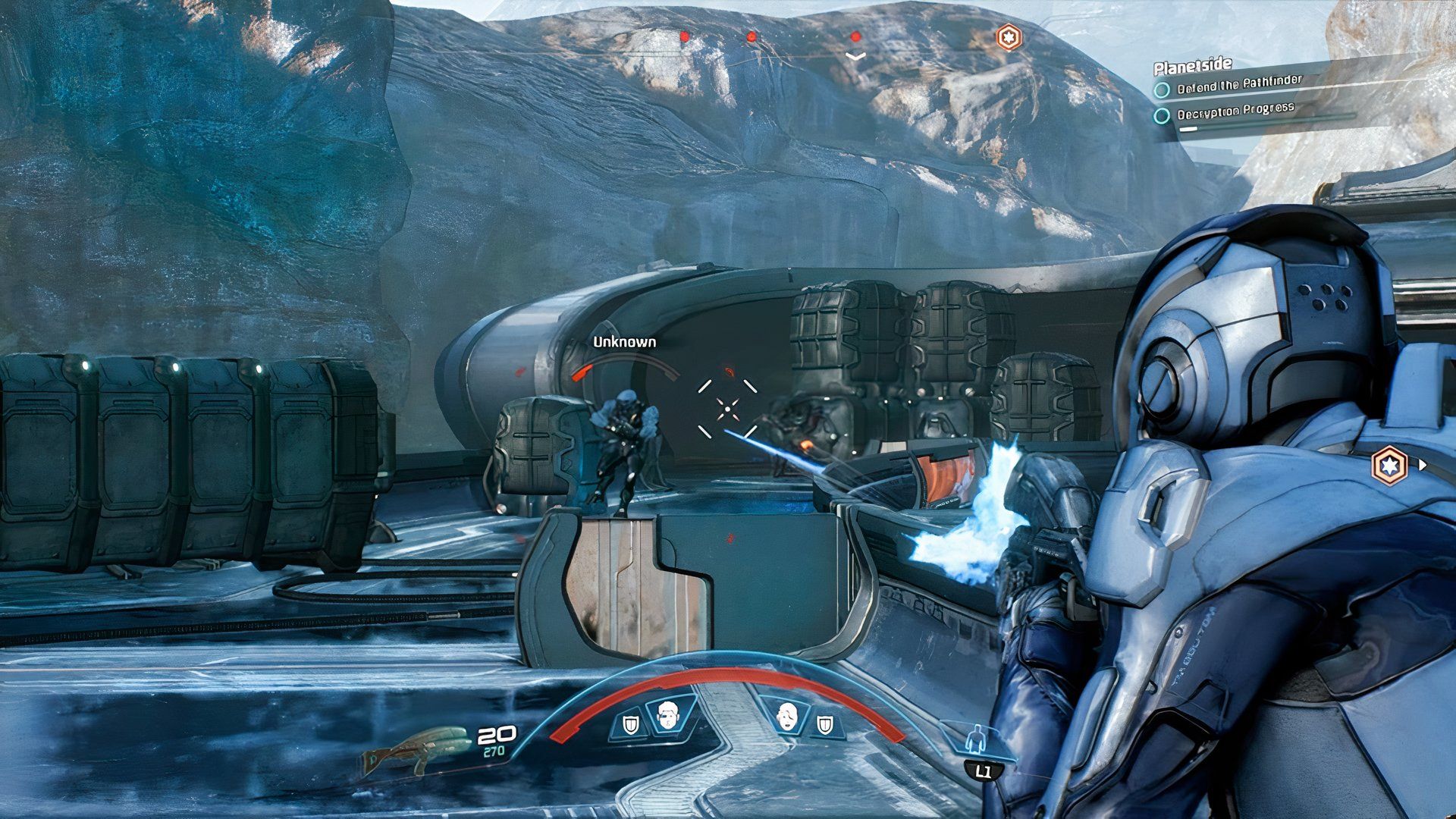Viewport: 1456px width, 819px height.
Task: Expand the white chevron waypoint marker on the compass
Action: click(x=857, y=55)
